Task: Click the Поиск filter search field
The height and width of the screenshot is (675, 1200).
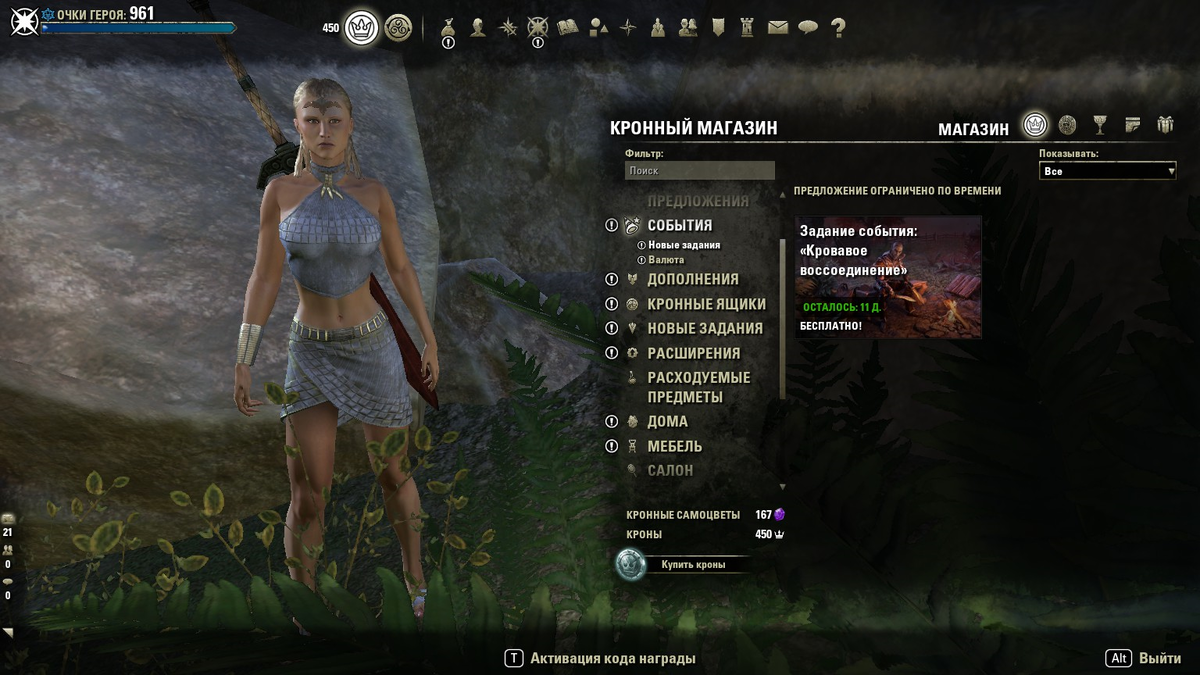Action: (x=699, y=171)
